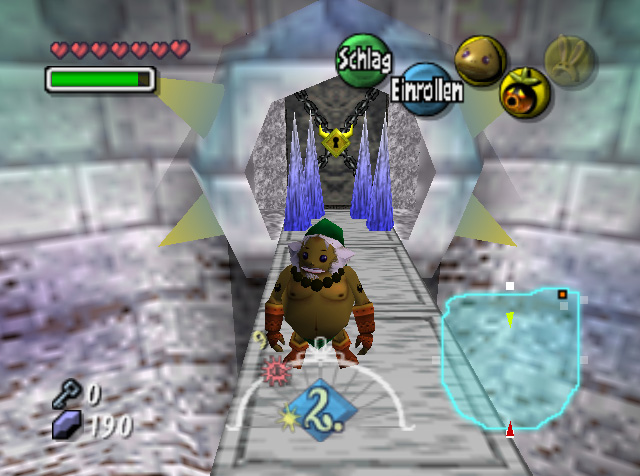This screenshot has height=476, width=640.
Task: Choose the faded Bunny Hood item slot
Action: click(569, 59)
